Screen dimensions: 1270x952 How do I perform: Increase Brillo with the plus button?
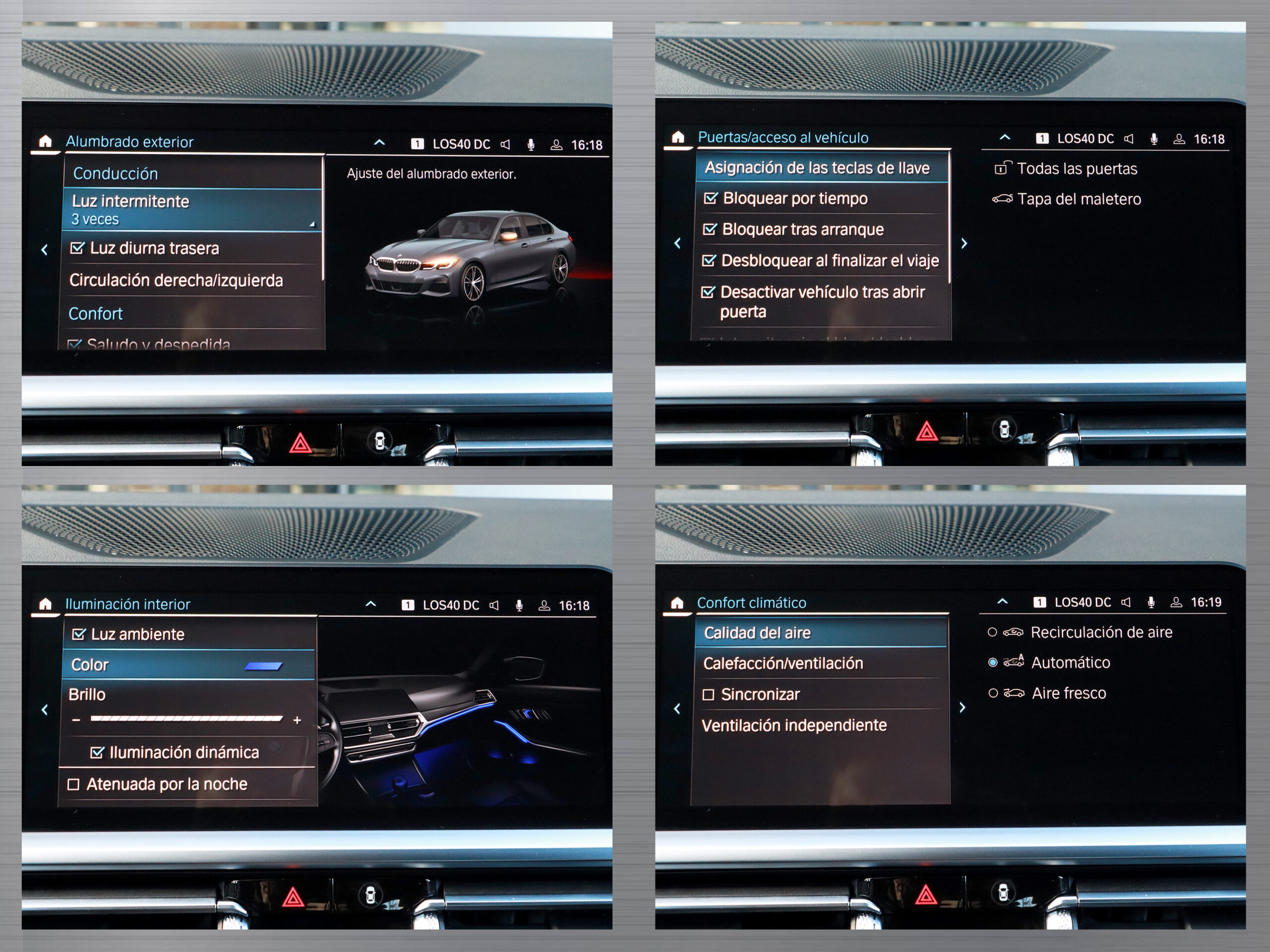coord(297,719)
